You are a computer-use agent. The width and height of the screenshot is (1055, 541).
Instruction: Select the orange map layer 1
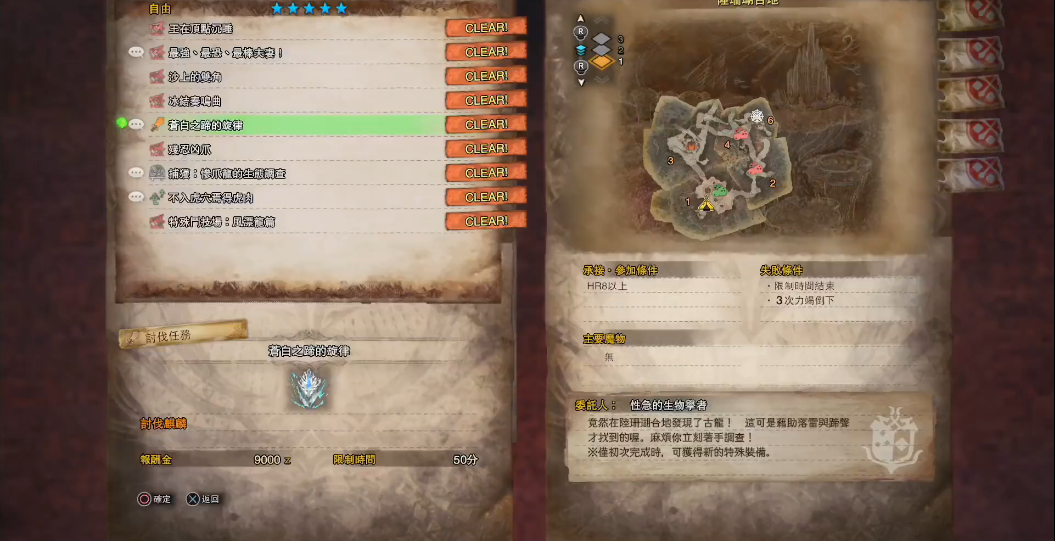pos(601,62)
